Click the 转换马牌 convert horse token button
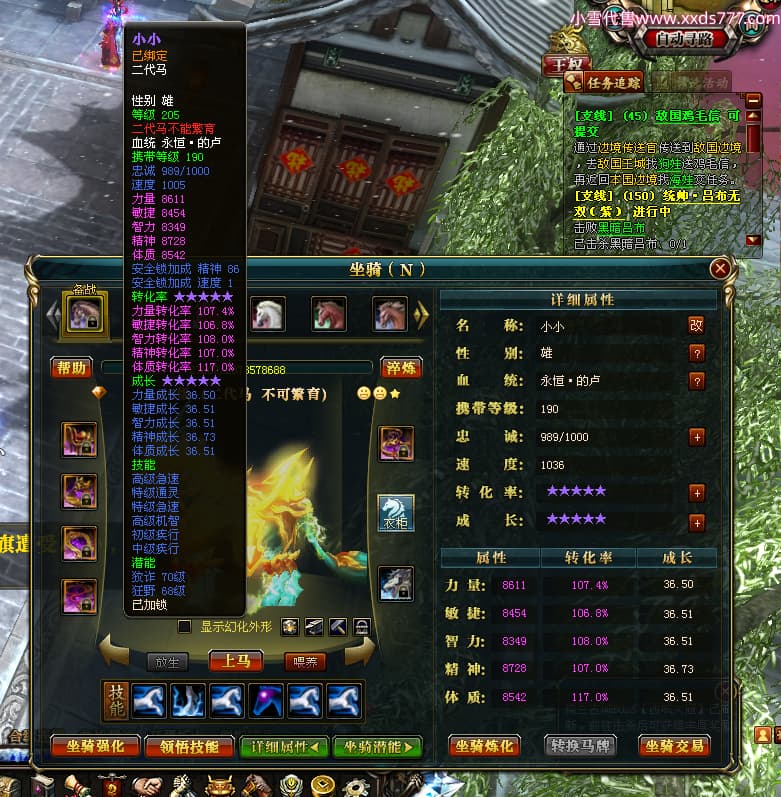This screenshot has height=797, width=781. pos(580,746)
